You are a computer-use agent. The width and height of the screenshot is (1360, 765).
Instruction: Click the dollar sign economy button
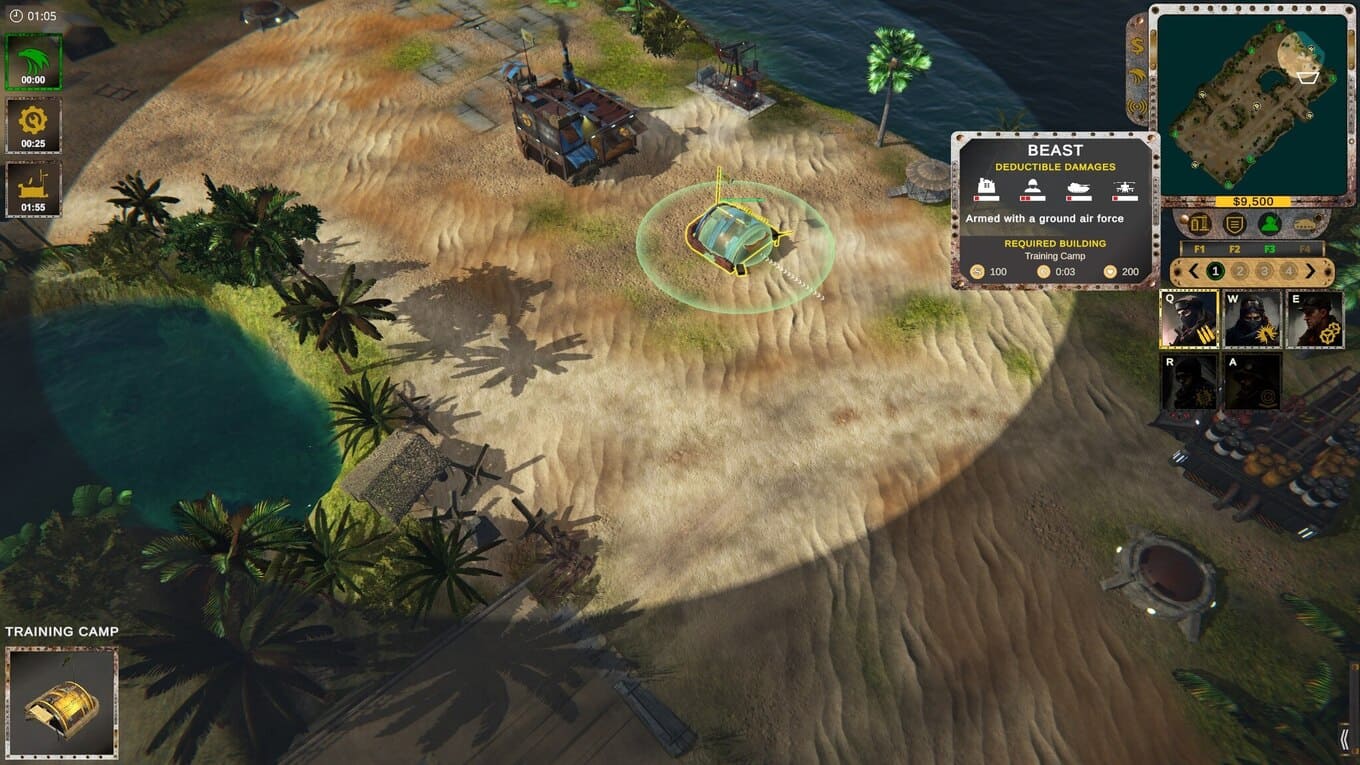1138,47
